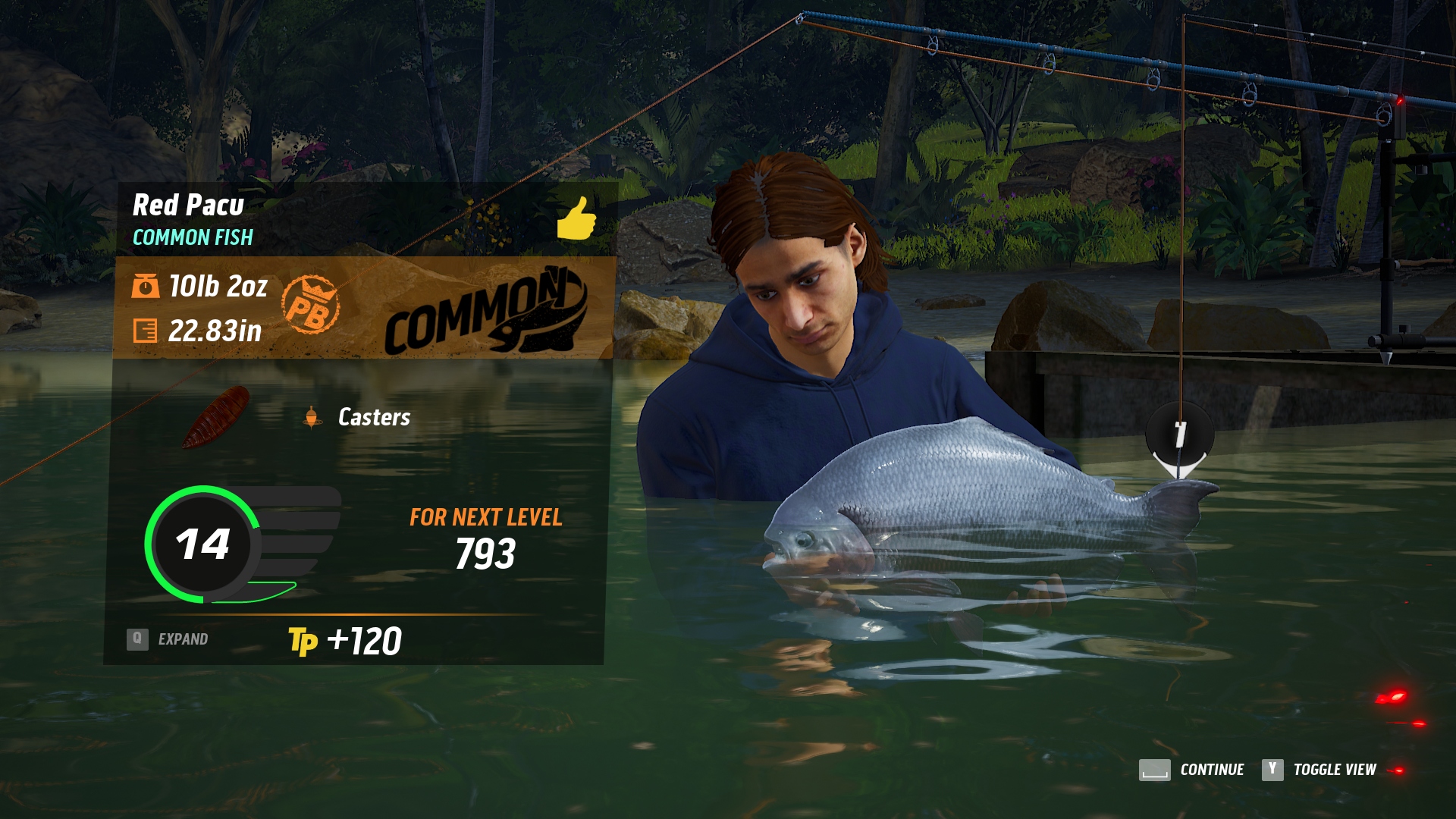1456x819 pixels.
Task: Toggle View of the caught fish
Action: pyautogui.click(x=1319, y=770)
